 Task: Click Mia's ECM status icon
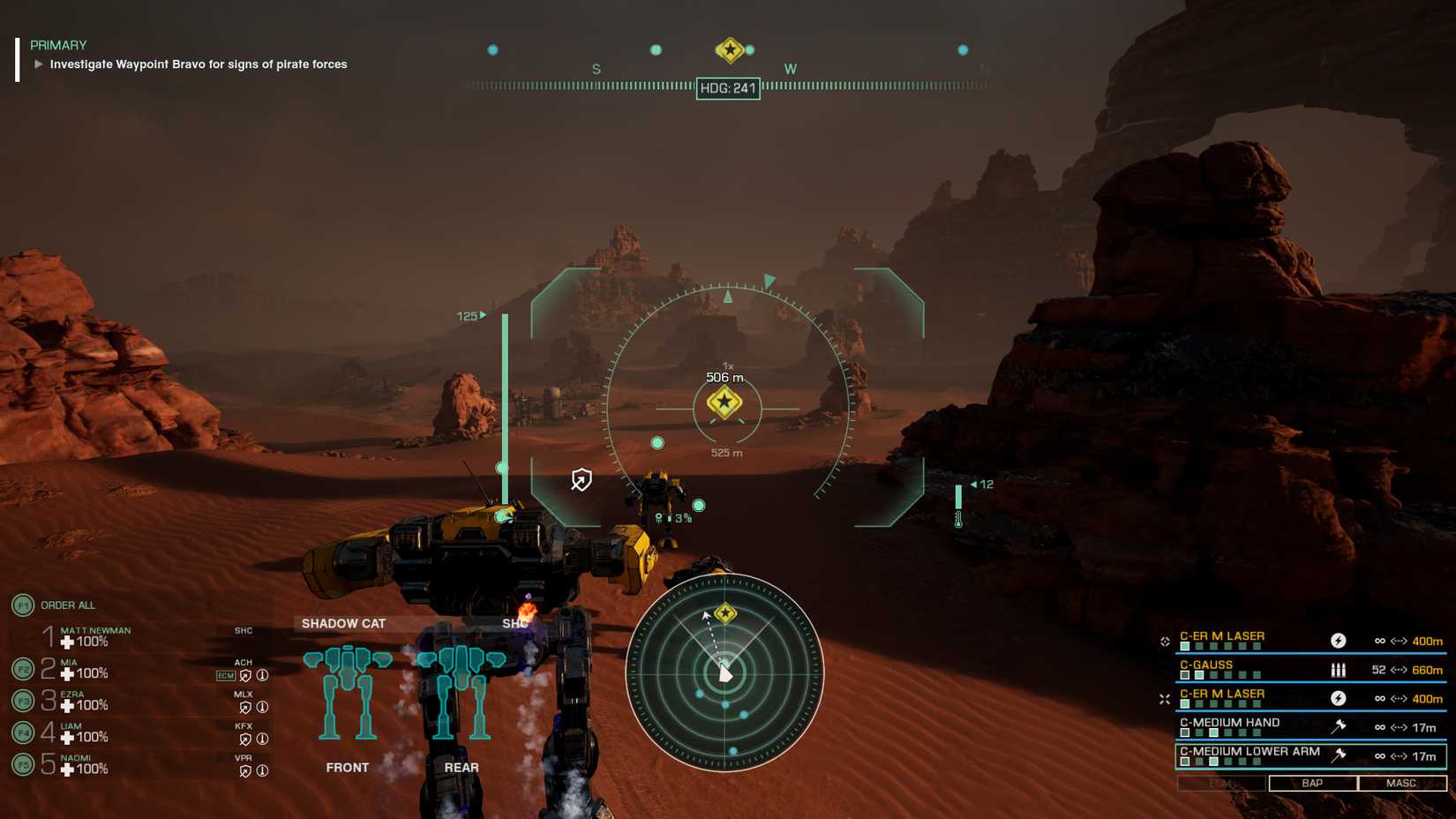point(225,675)
